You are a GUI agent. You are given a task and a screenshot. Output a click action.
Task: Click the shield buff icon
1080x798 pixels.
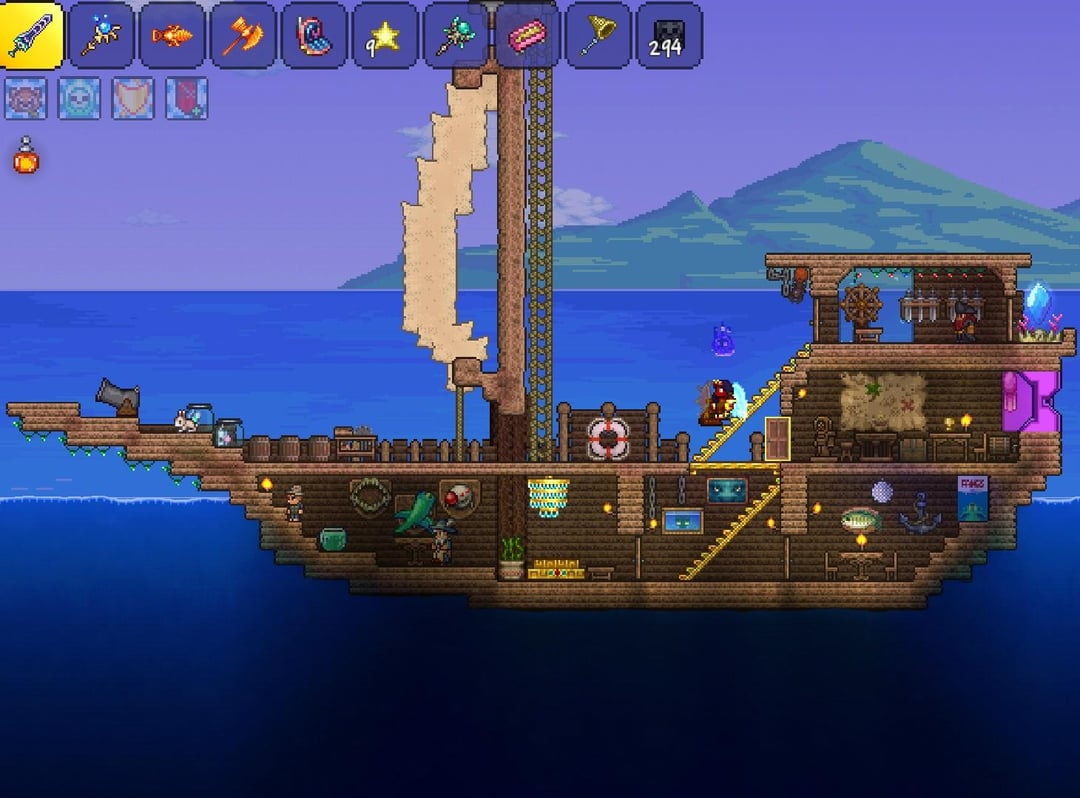point(133,98)
